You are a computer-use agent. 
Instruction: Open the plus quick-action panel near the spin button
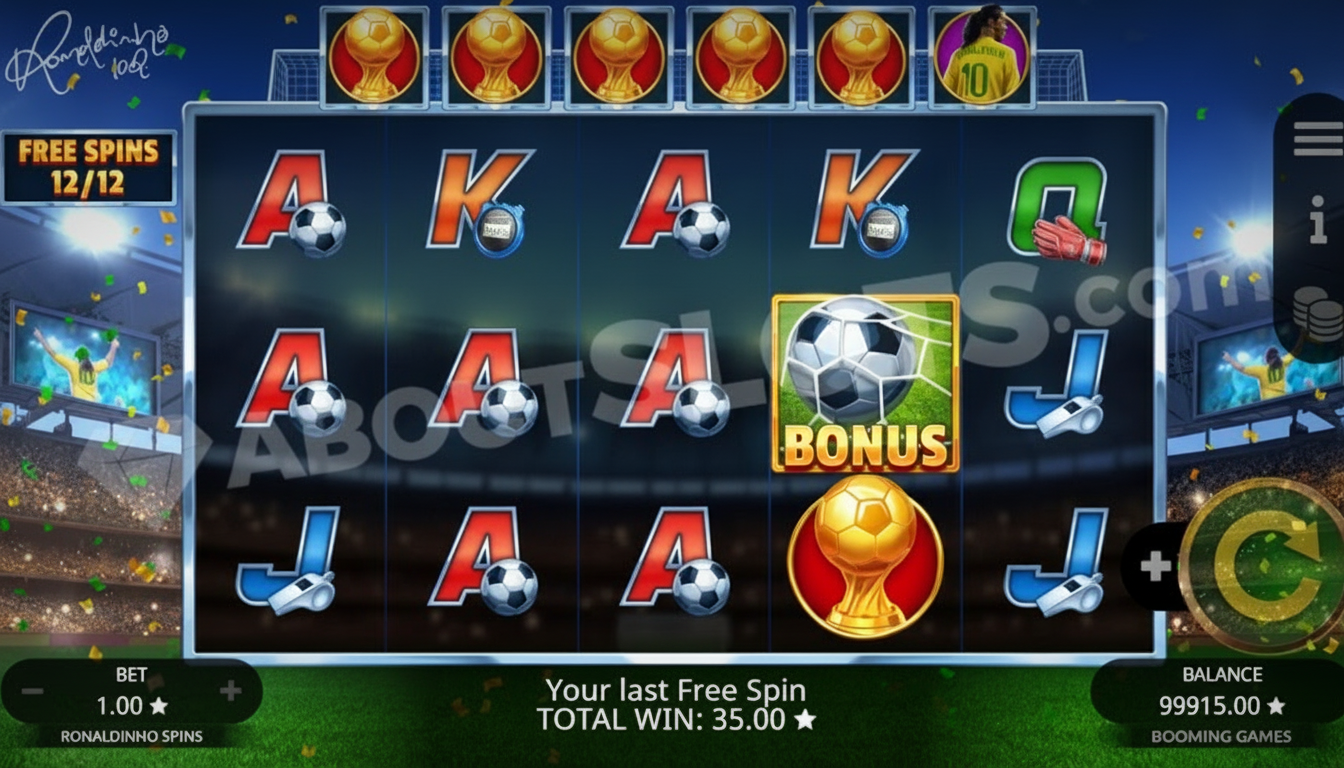click(1155, 565)
